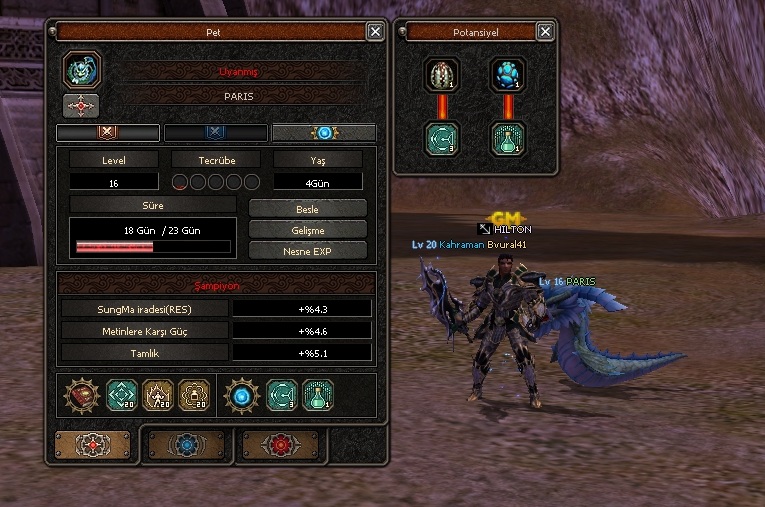The height and width of the screenshot is (507, 765).
Task: Select the spotted green egg in Potansiyel
Action: coord(439,75)
